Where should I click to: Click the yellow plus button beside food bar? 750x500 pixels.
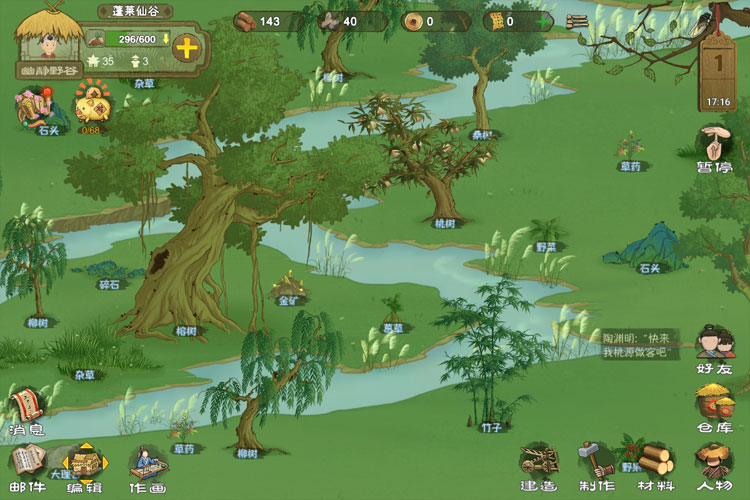186,47
